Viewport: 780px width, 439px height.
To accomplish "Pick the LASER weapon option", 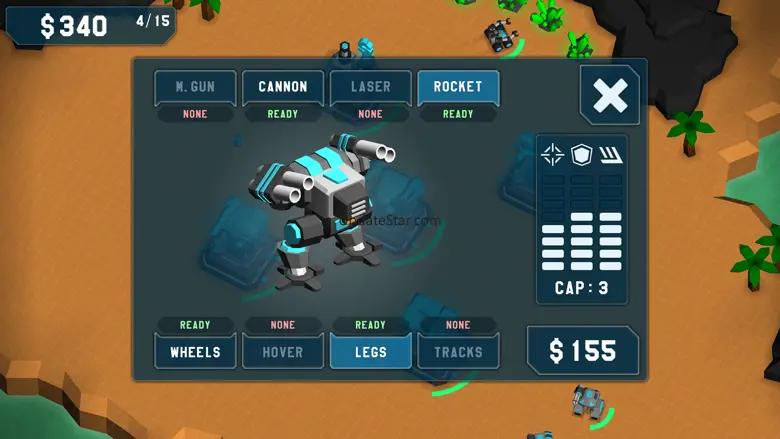I will pos(370,88).
